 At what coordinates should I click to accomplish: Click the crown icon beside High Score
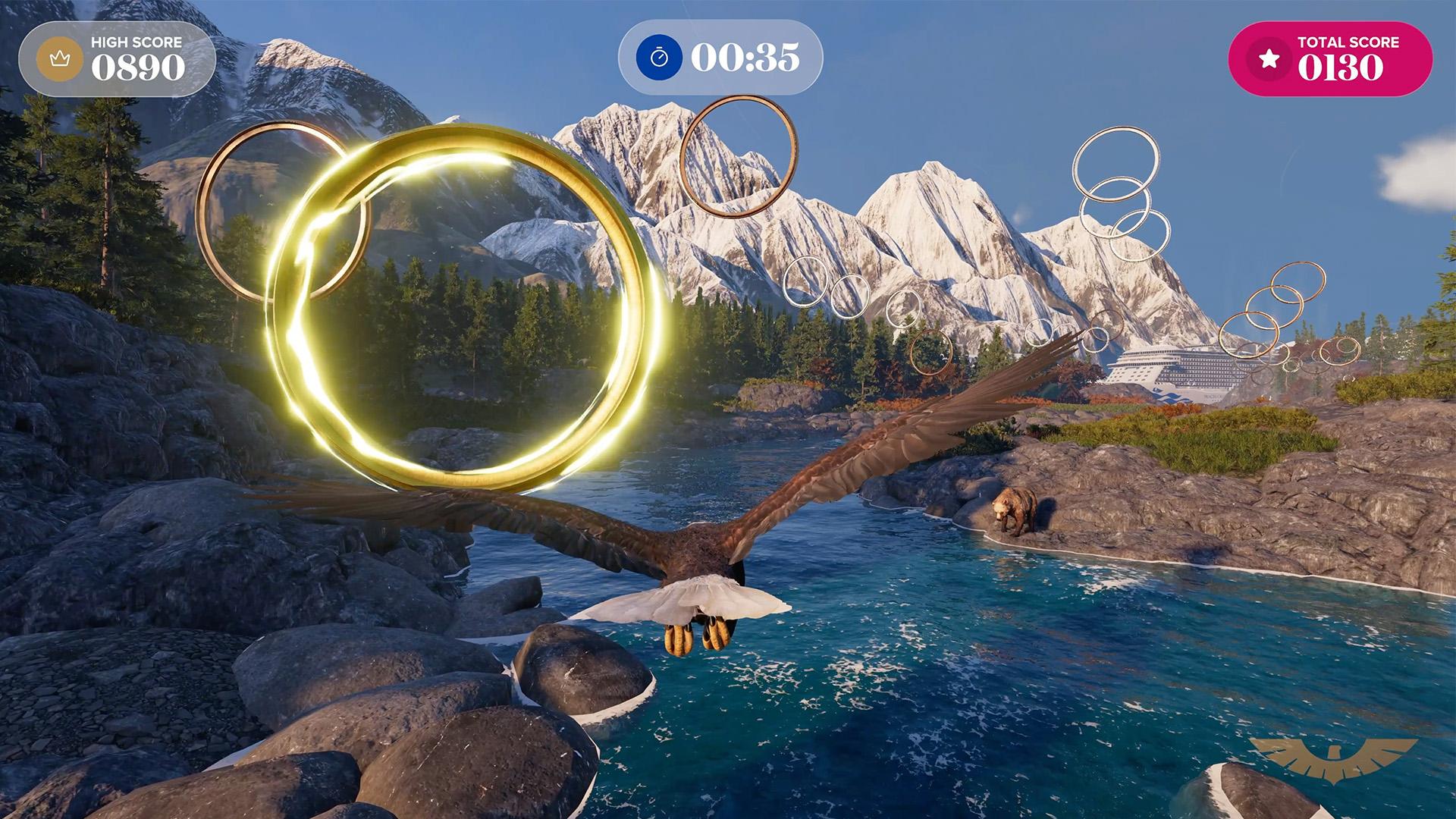pos(60,58)
